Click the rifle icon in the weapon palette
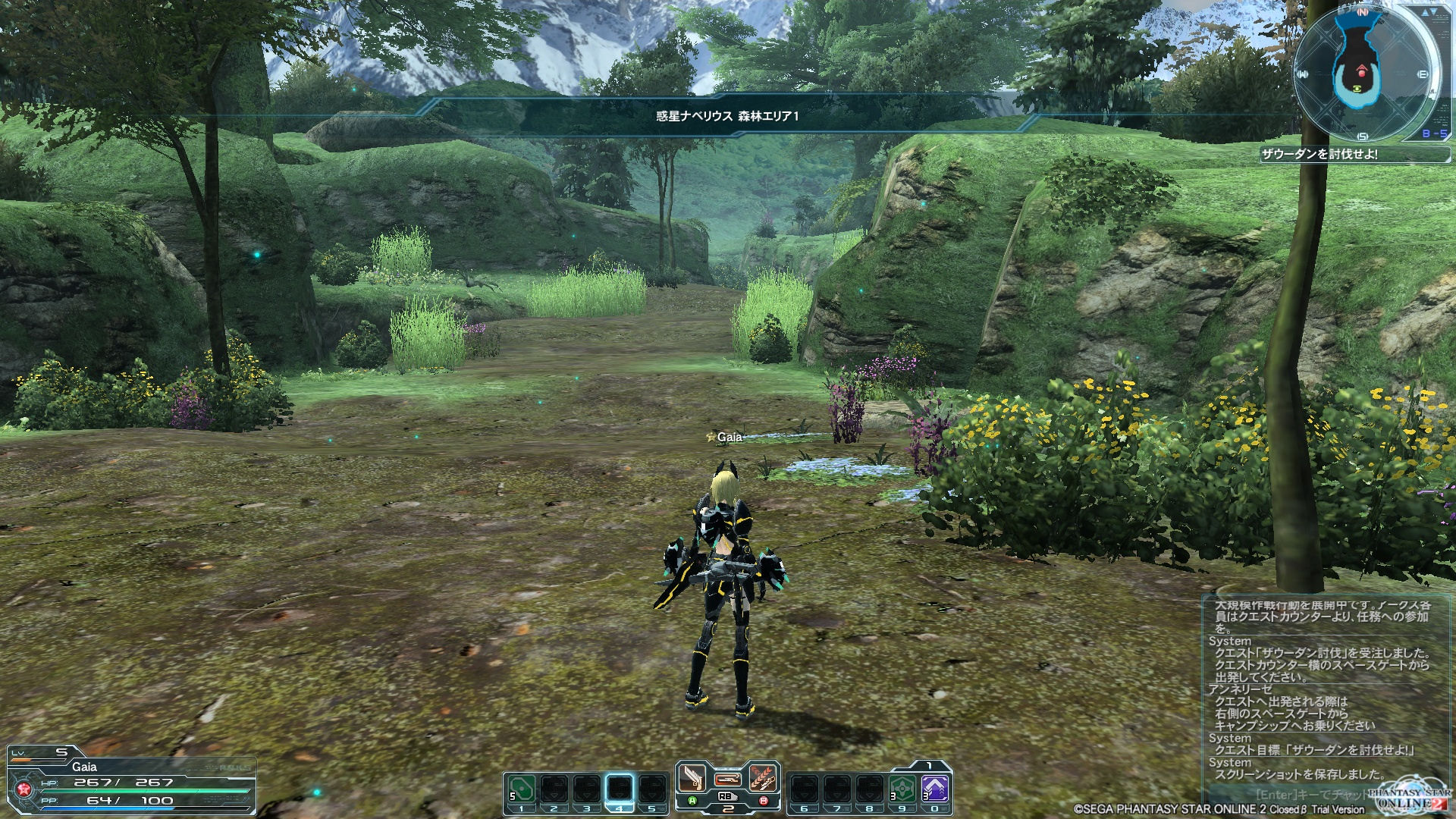1456x819 pixels. 727,779
